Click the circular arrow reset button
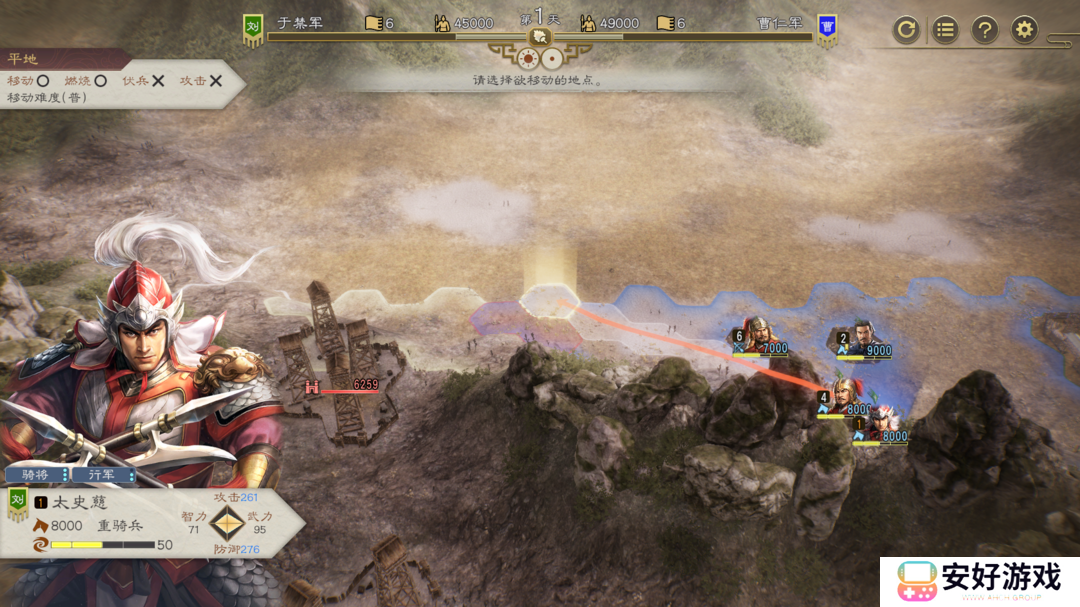 [x=906, y=30]
